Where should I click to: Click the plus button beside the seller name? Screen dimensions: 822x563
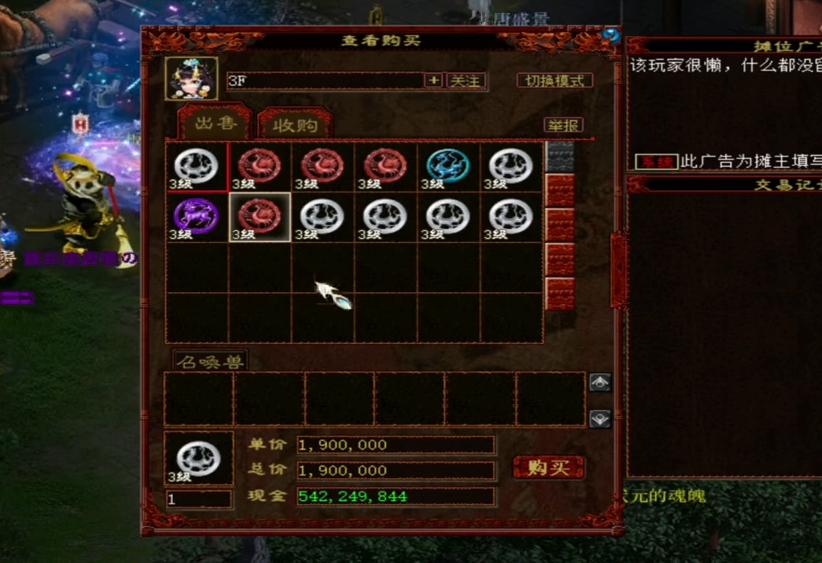pyautogui.click(x=433, y=81)
